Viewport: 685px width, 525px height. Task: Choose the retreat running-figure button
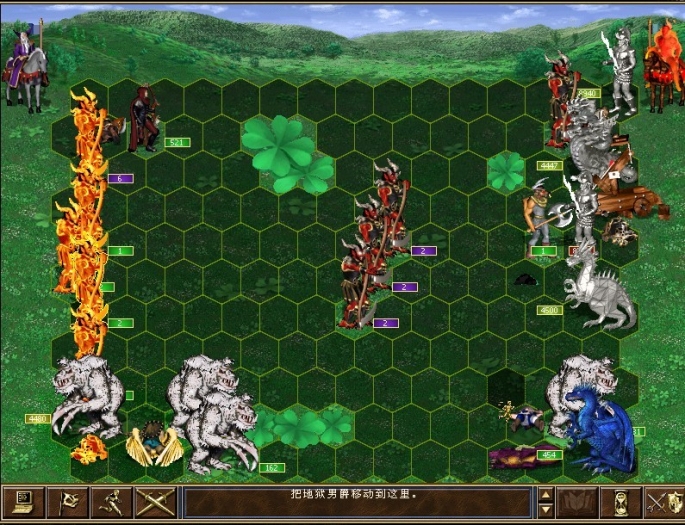click(111, 502)
